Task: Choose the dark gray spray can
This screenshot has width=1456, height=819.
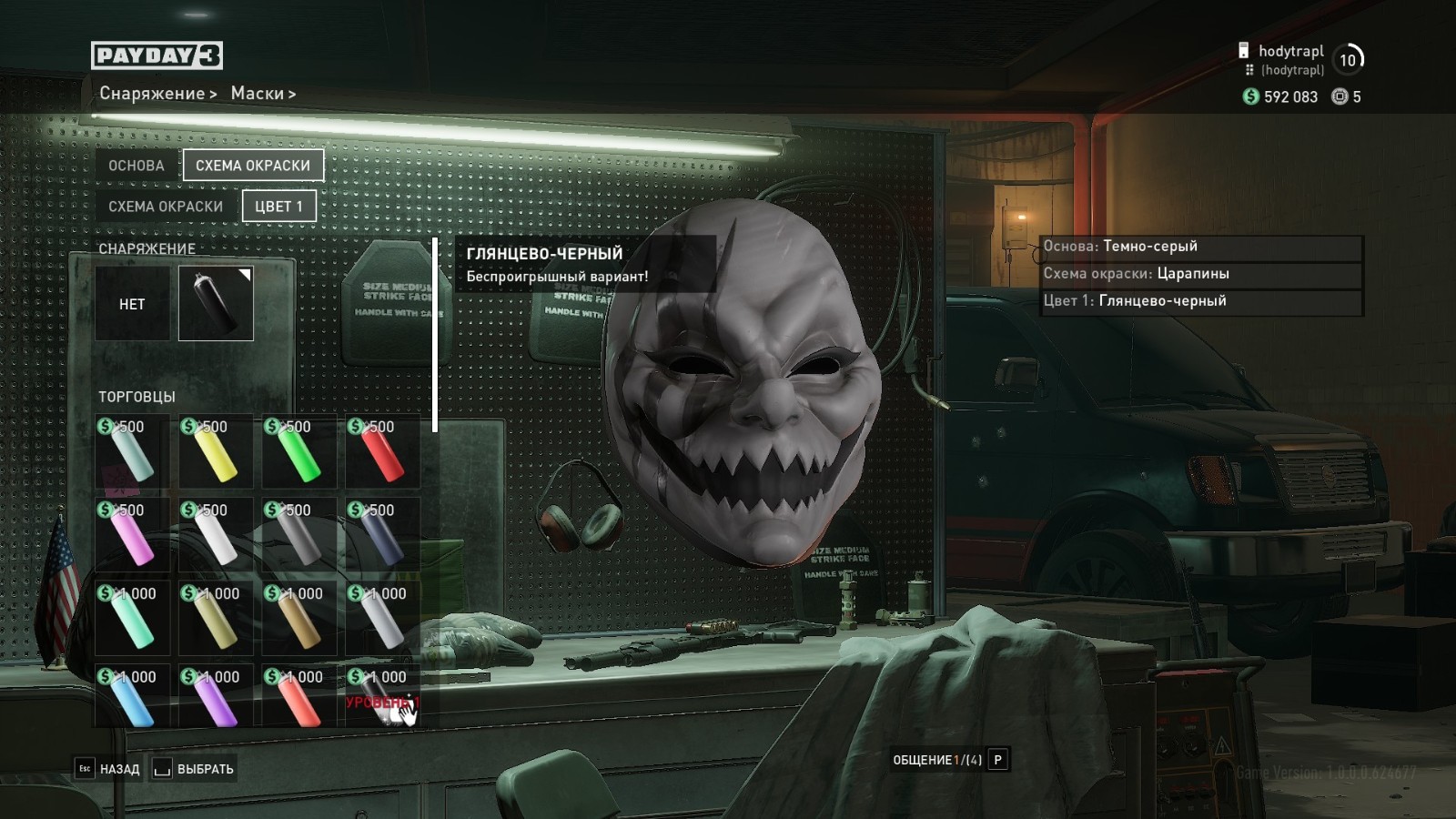Action: coord(299,536)
